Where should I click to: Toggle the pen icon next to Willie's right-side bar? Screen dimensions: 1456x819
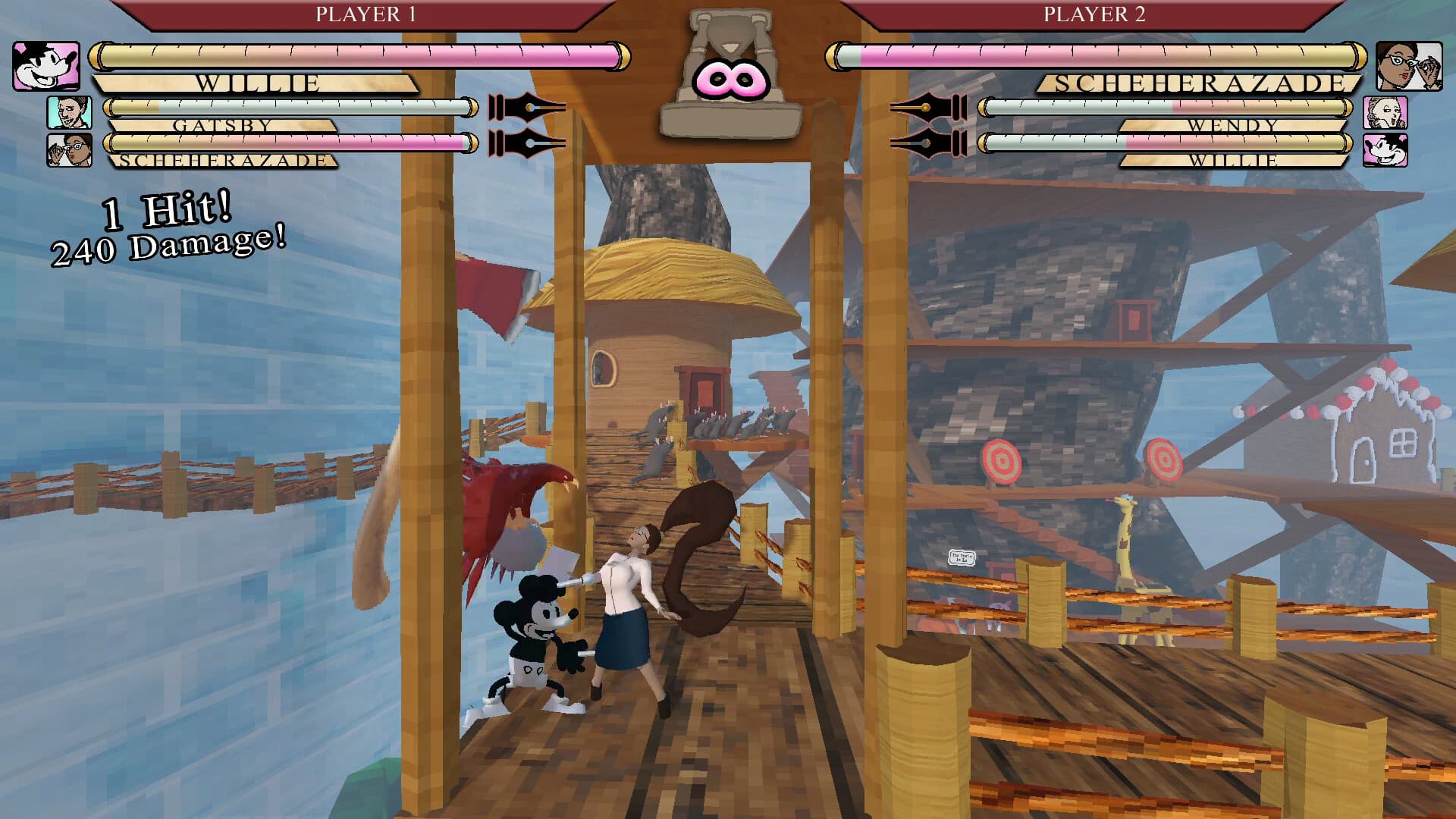coord(928,144)
